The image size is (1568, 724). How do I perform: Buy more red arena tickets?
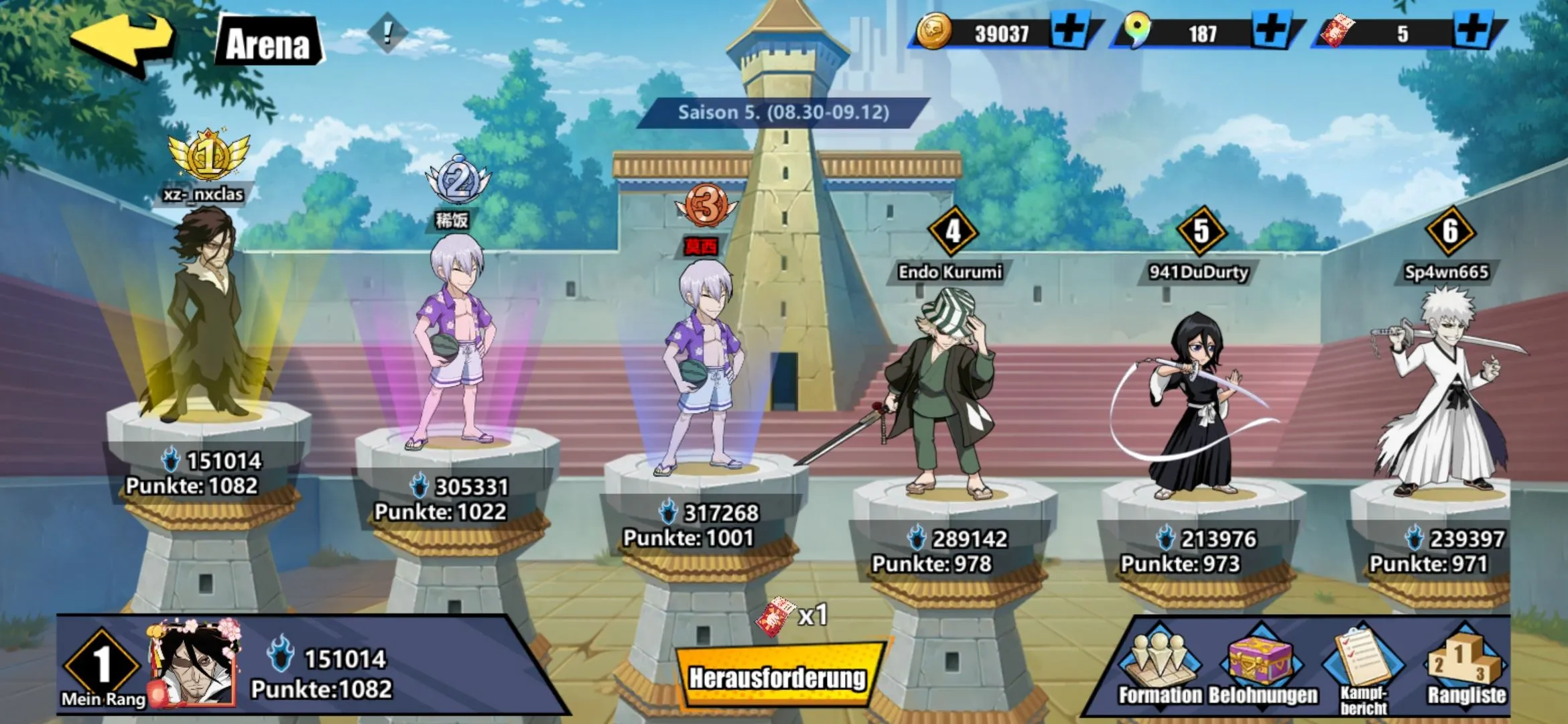tap(1472, 32)
